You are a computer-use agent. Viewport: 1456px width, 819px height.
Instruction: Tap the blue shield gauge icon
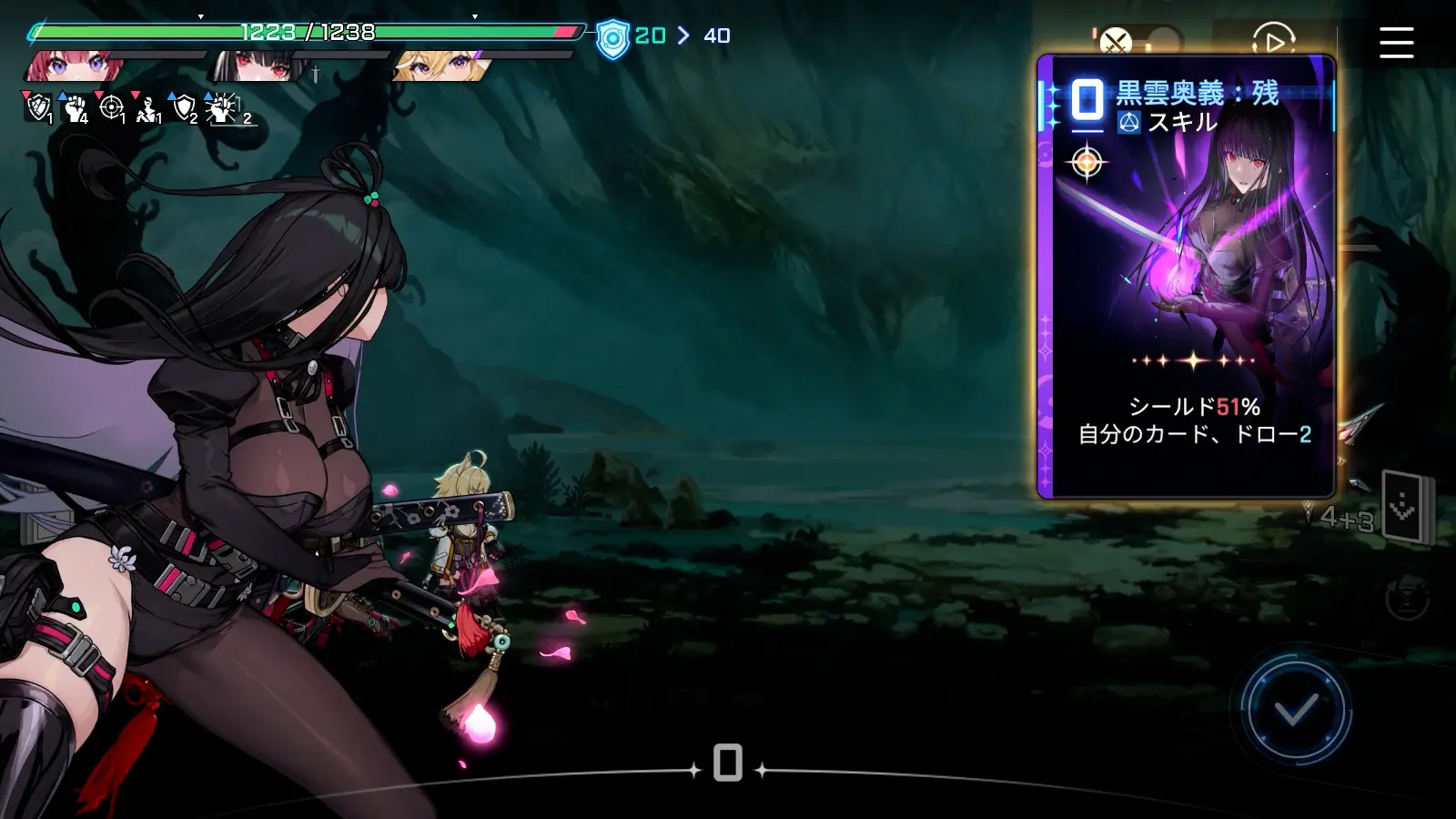point(612,39)
